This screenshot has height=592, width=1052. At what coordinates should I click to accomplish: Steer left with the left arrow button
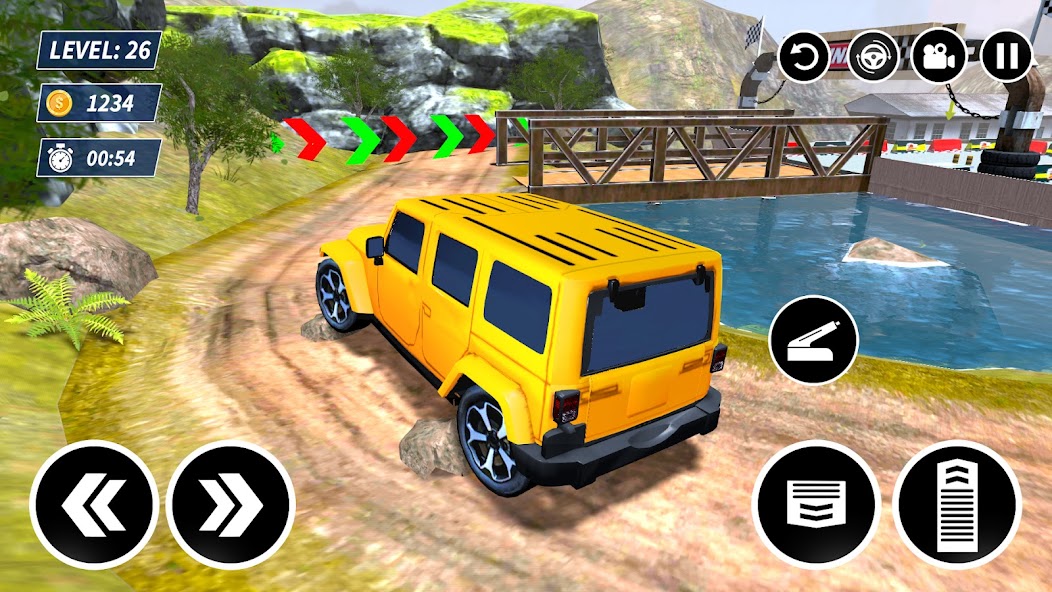94,505
